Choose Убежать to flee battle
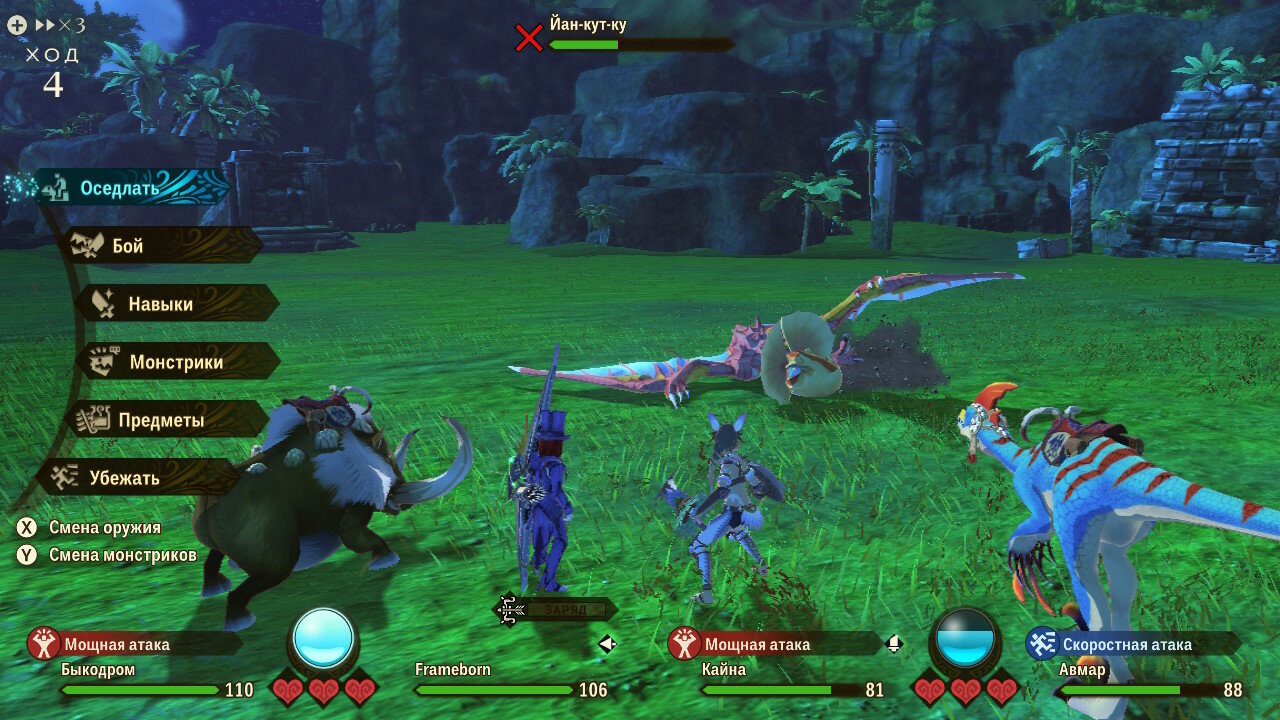 124,478
